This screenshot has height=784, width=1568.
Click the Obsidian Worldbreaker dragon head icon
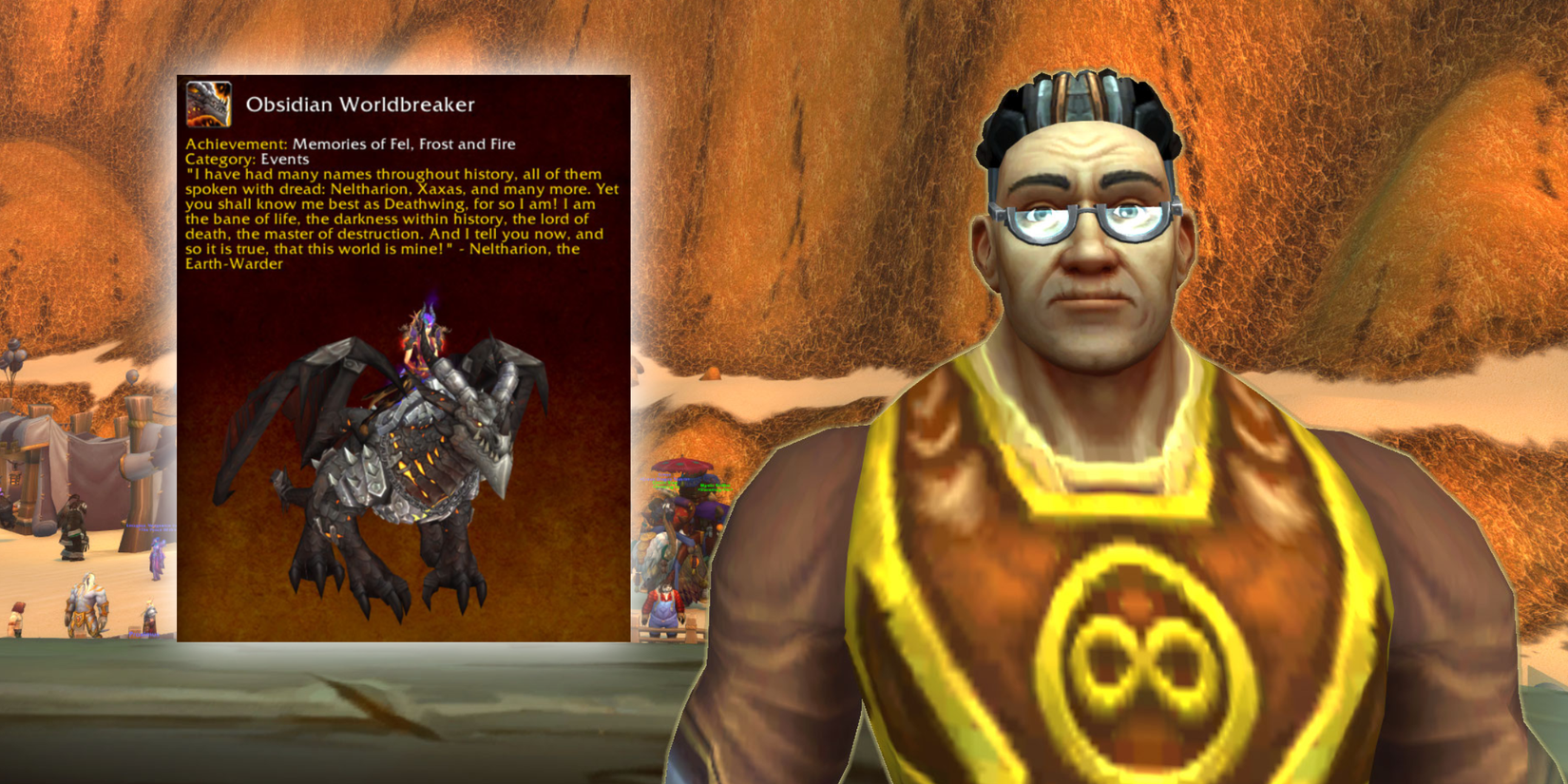[209, 104]
